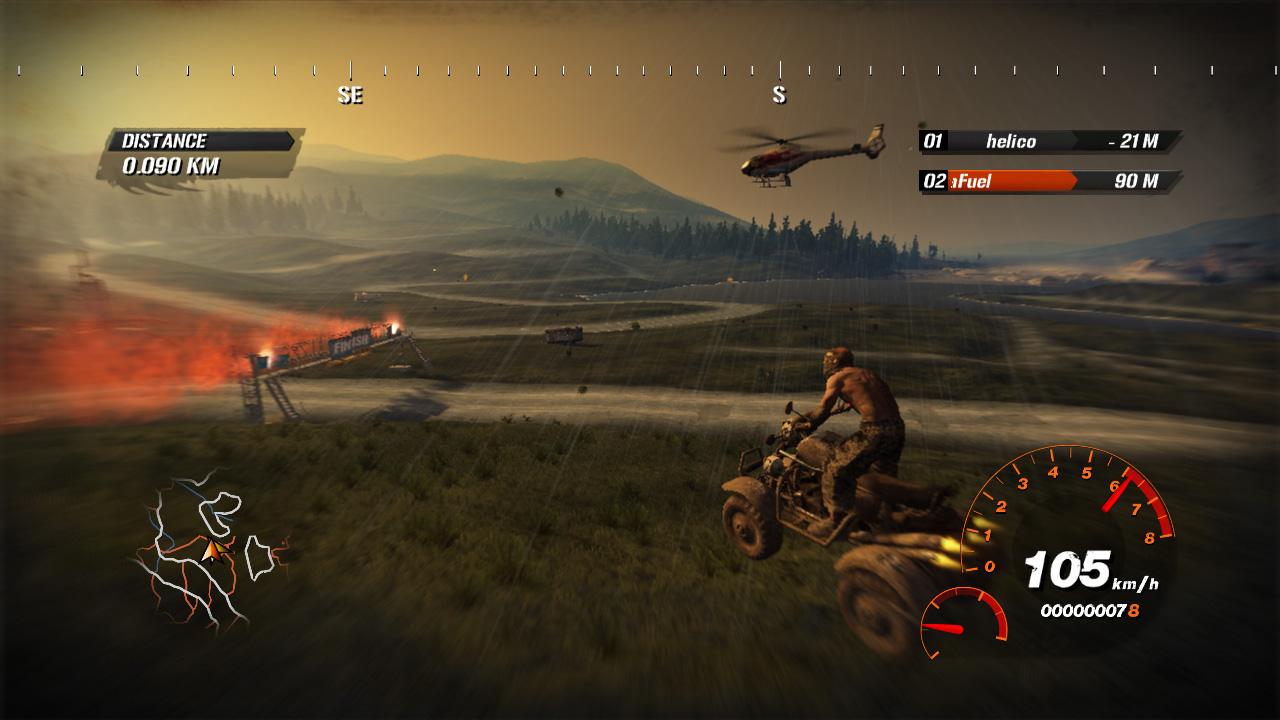Click the S marker on the compass
This screenshot has height=720, width=1280.
779,95
